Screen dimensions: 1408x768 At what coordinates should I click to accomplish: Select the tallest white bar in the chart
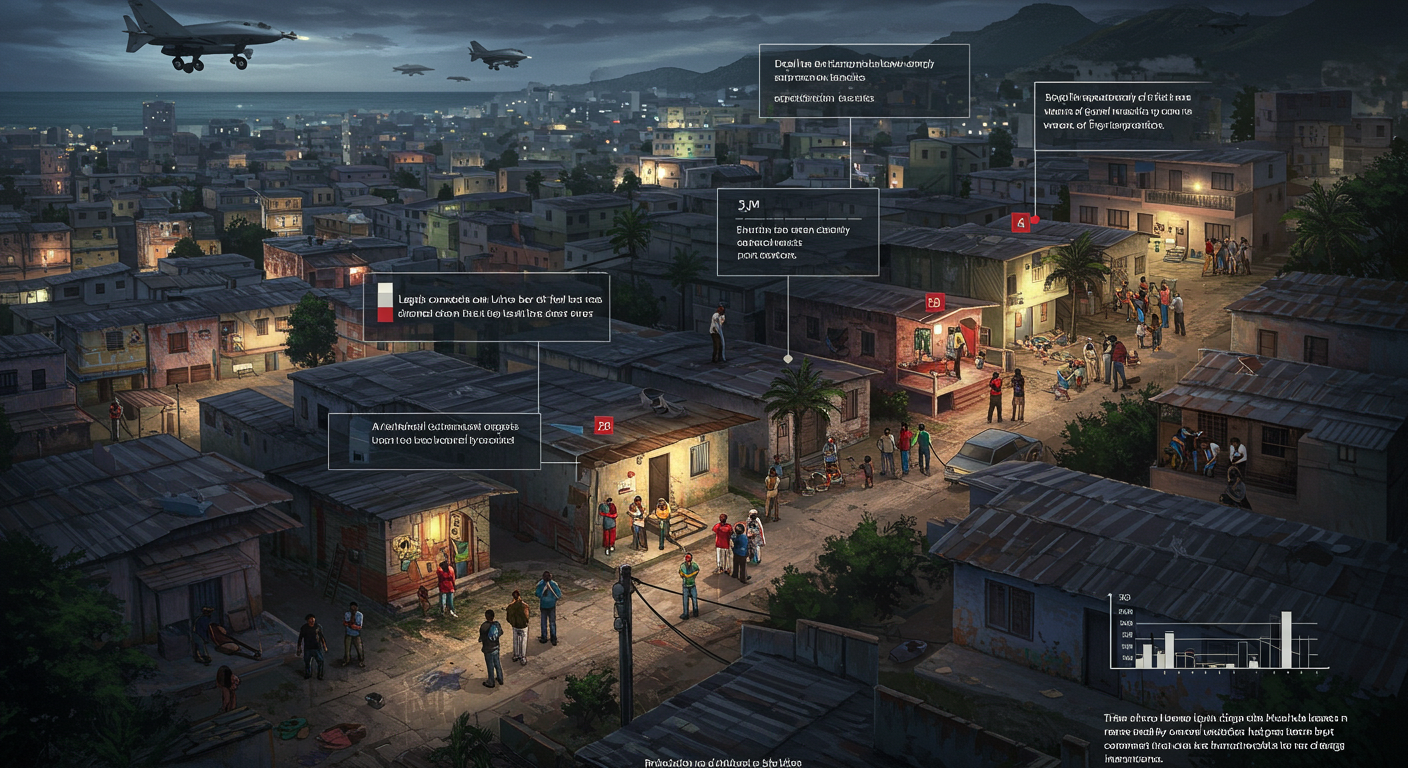(x=1286, y=638)
